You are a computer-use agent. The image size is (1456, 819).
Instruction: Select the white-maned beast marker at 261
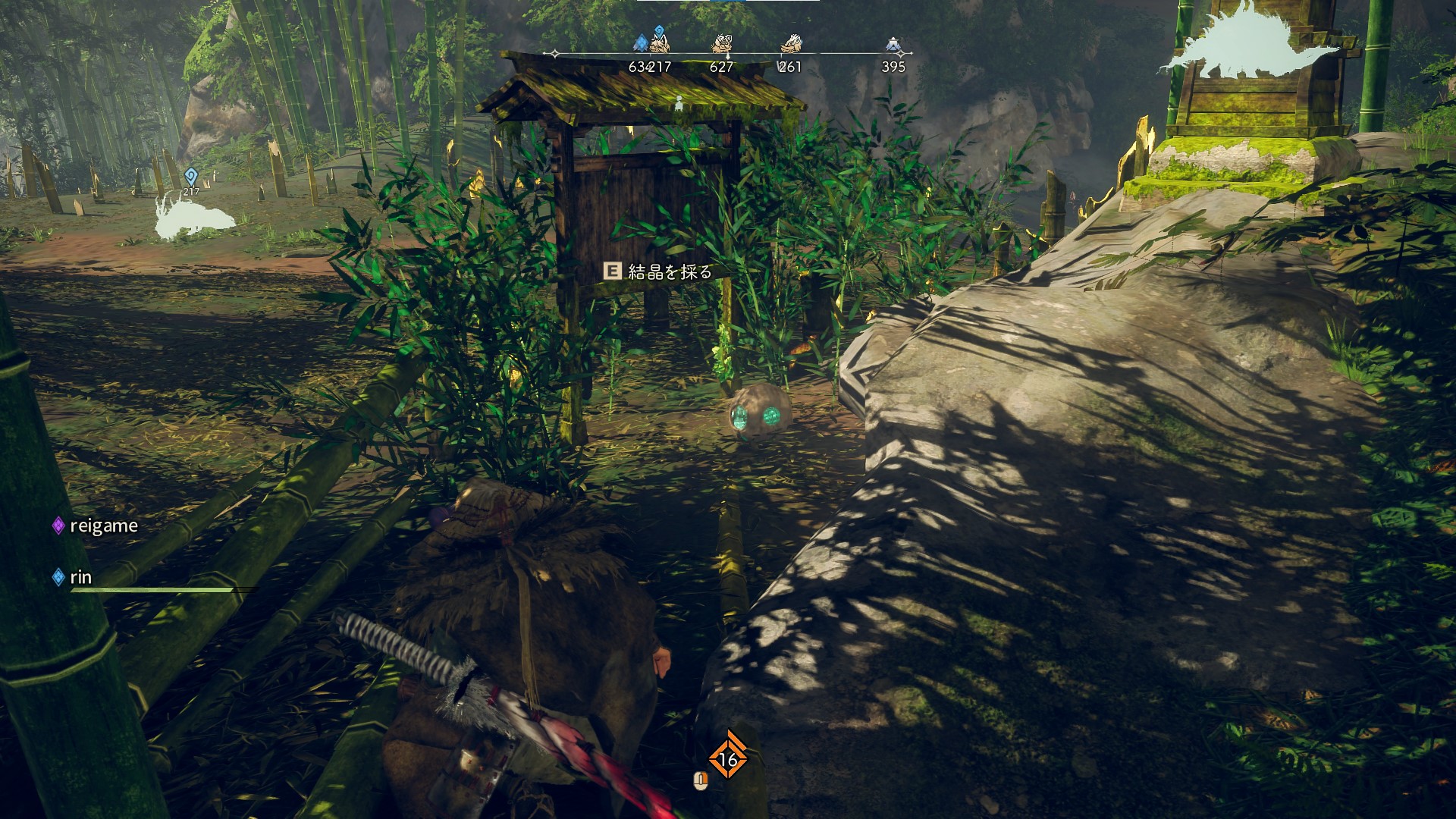pyautogui.click(x=790, y=44)
